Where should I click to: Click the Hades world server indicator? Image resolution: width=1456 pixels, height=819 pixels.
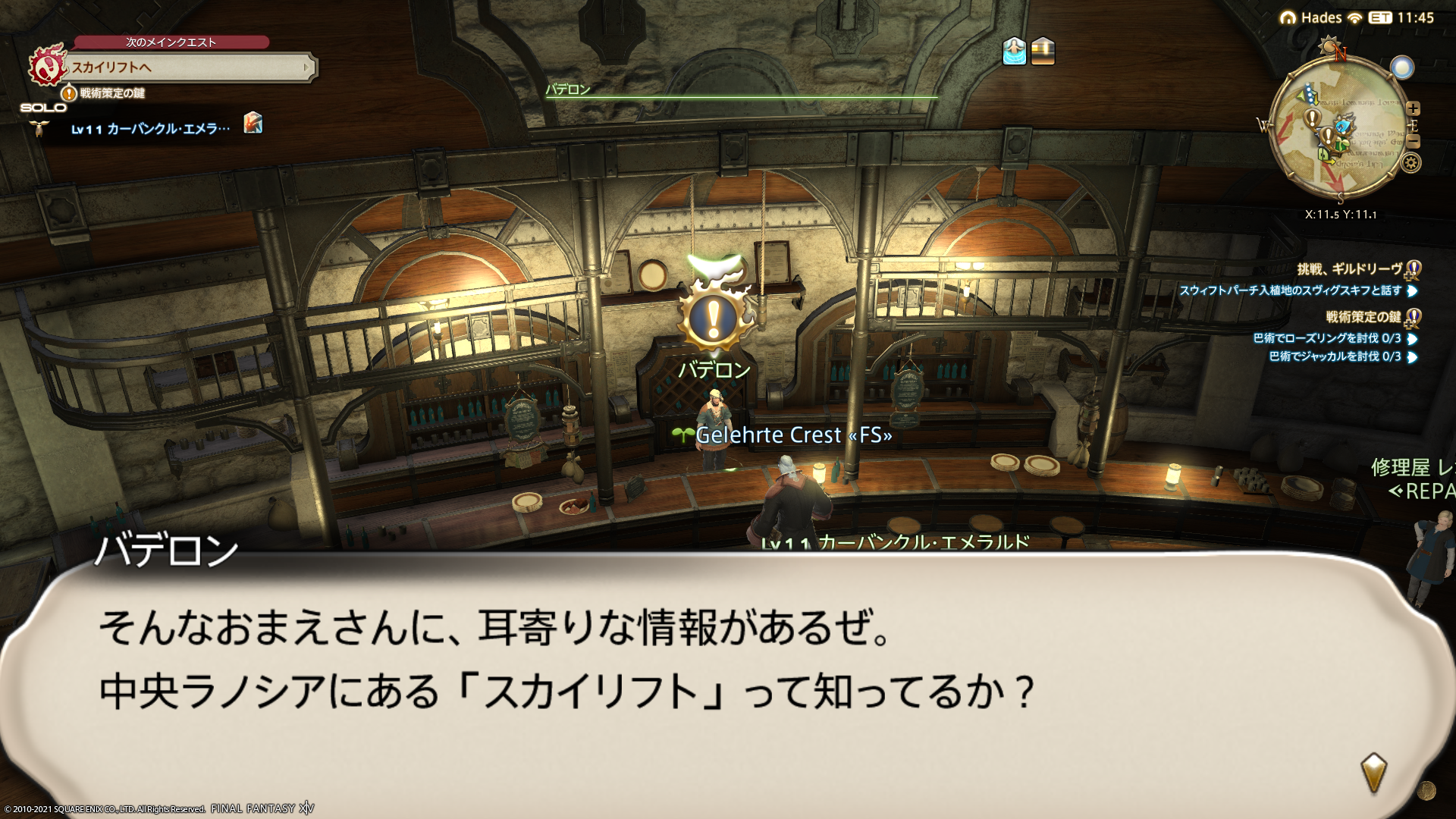1311,17
